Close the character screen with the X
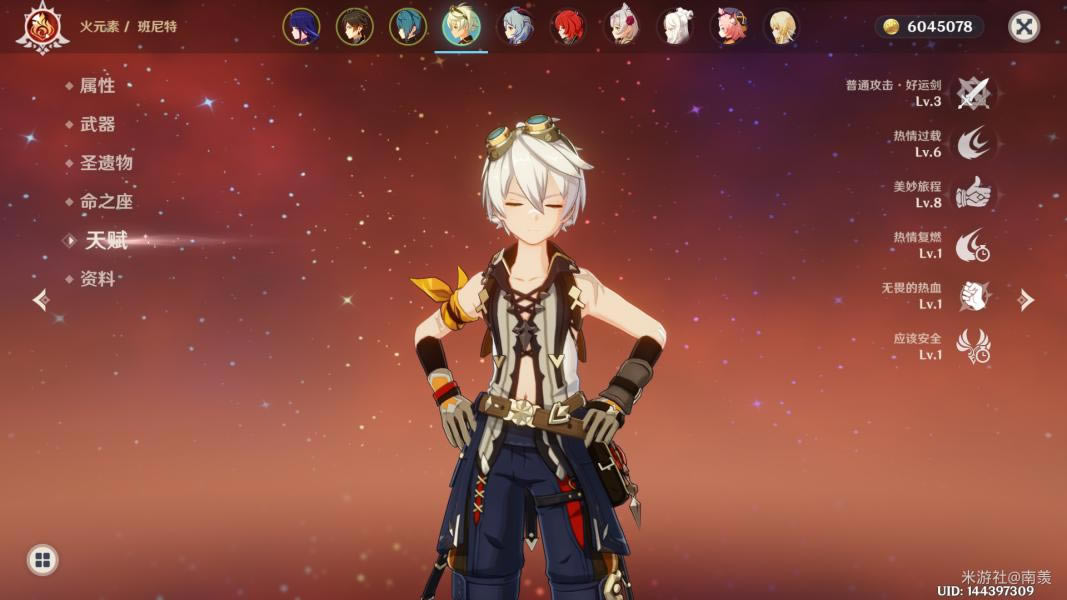 [x=1023, y=27]
